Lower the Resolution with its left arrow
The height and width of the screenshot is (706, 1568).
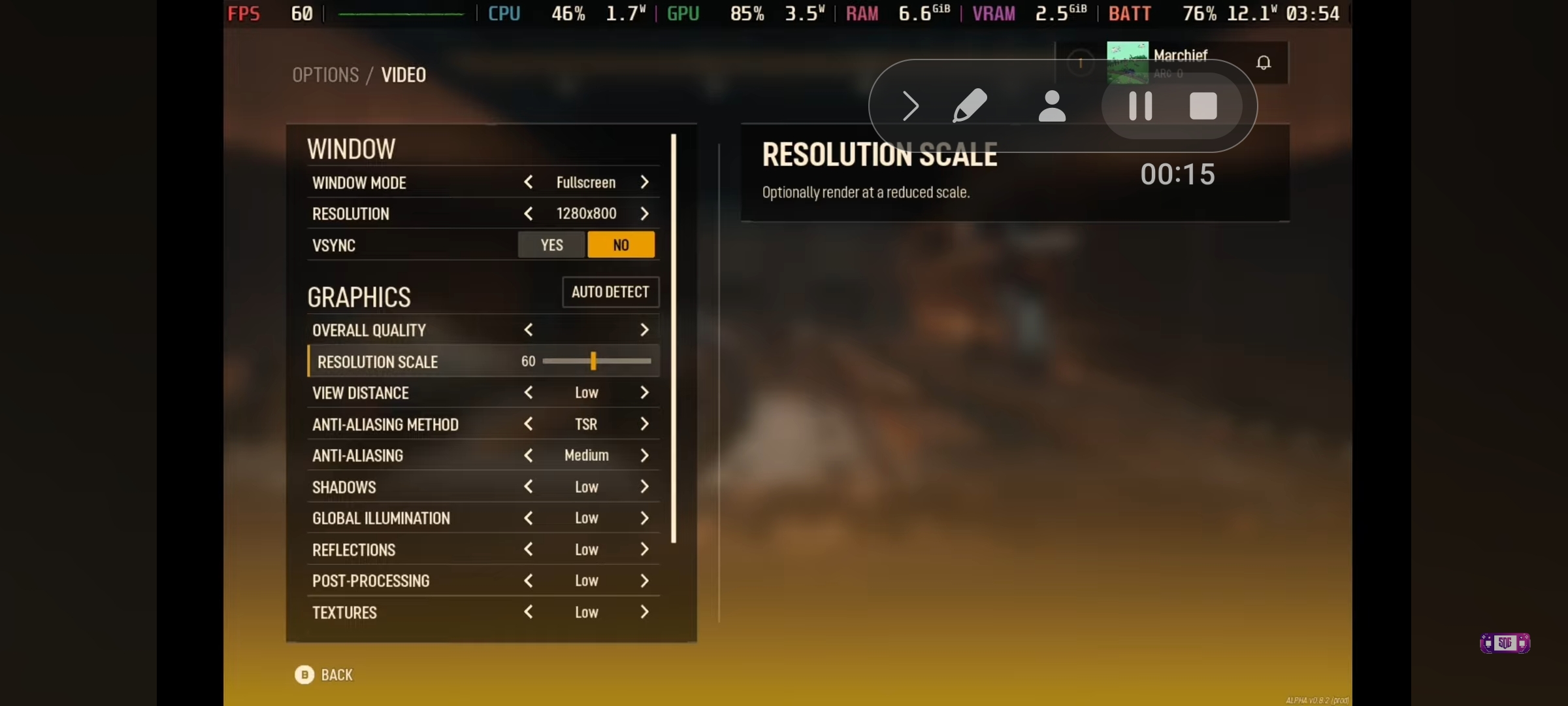(x=529, y=214)
